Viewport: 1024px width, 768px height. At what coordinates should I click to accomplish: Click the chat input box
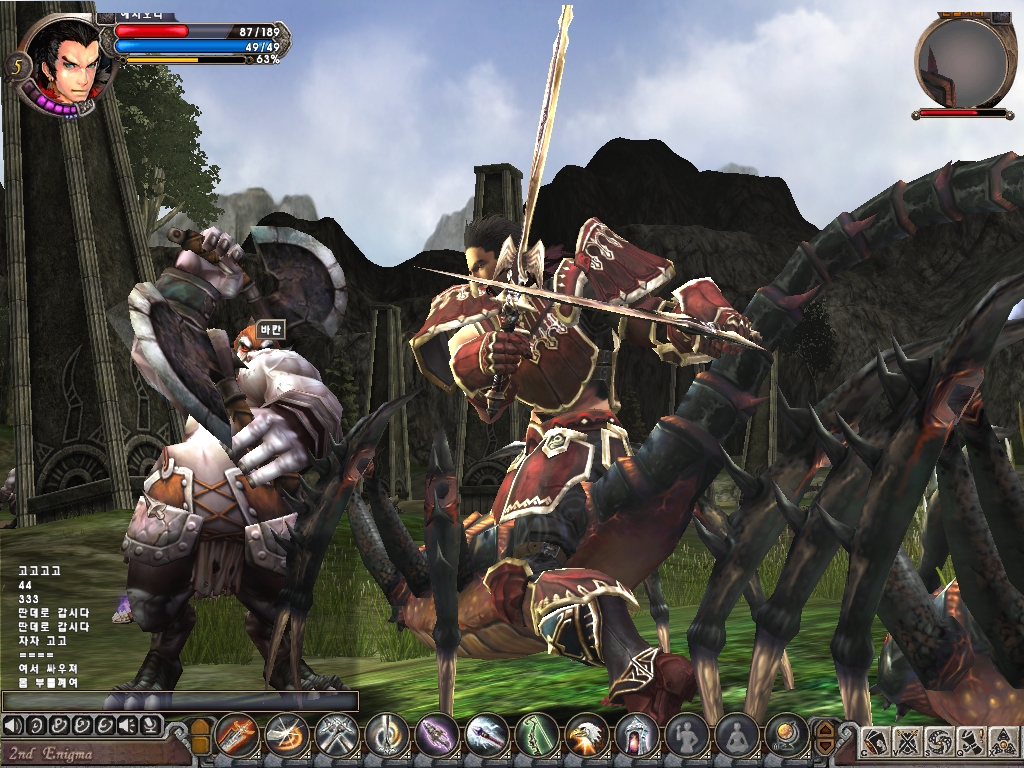[180, 701]
